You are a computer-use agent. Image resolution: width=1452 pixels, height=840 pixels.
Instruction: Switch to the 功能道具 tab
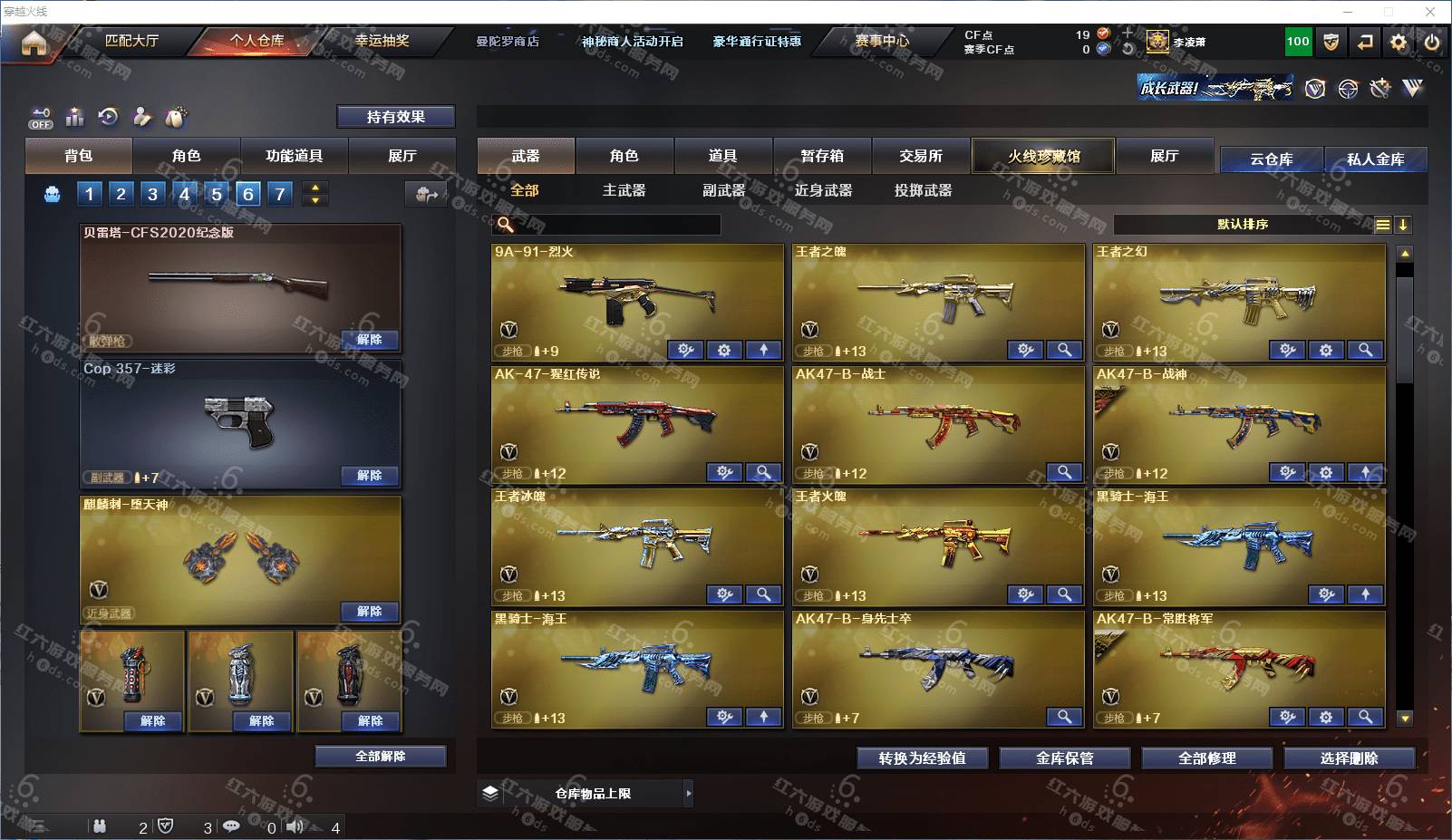(x=294, y=156)
